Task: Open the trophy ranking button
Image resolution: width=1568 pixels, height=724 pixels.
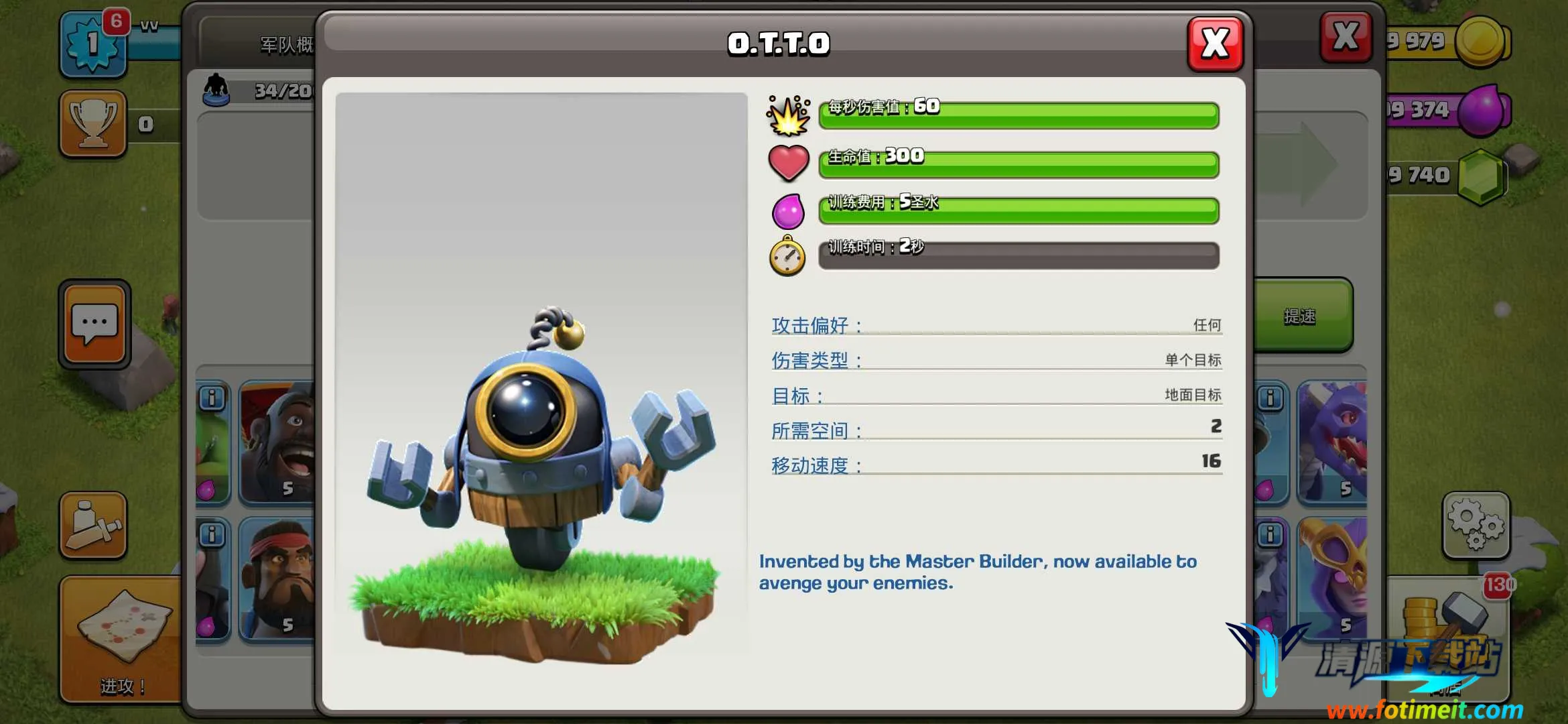Action: pos(93,124)
